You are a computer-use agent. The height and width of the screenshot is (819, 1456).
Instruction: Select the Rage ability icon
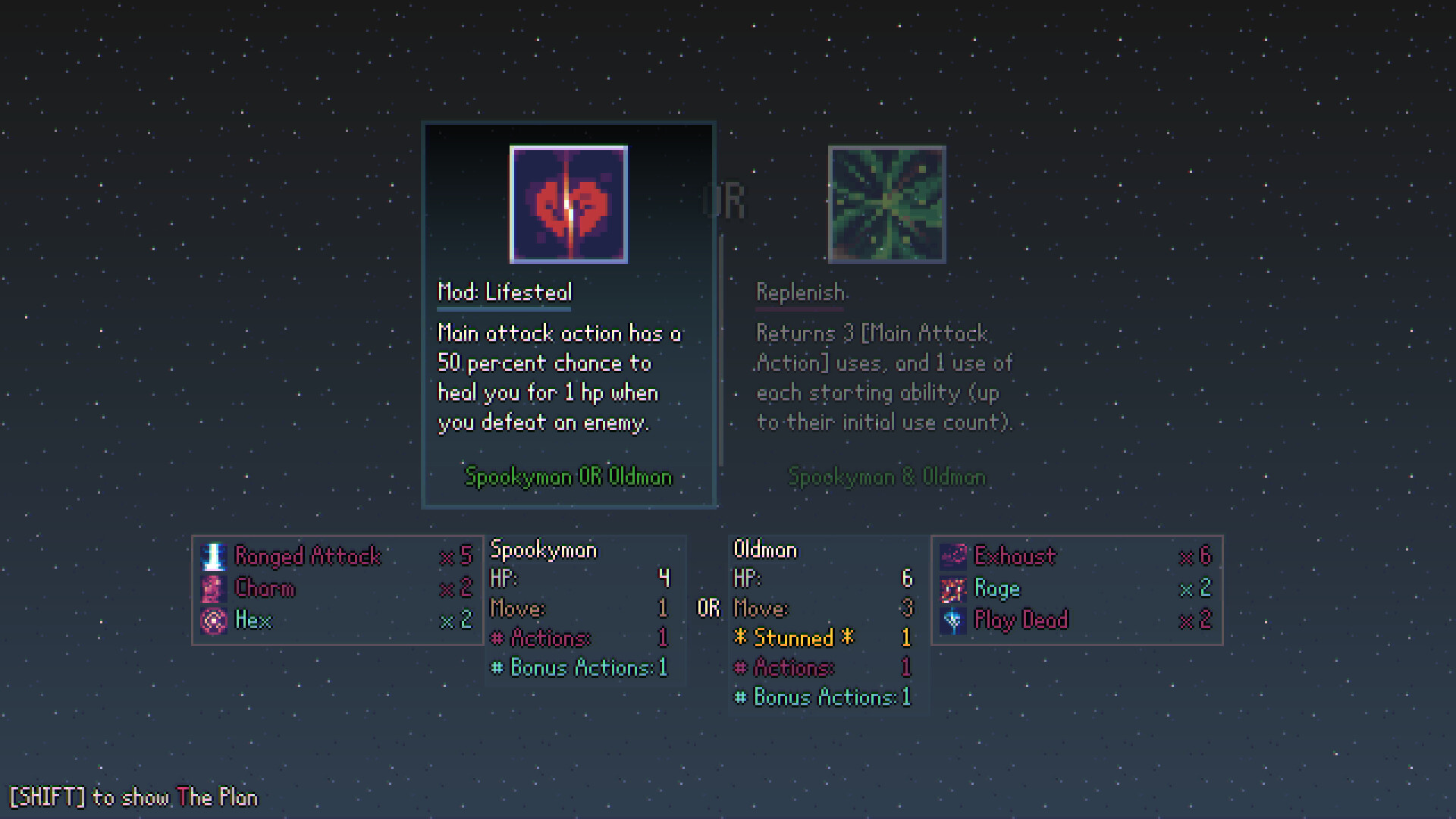click(952, 588)
